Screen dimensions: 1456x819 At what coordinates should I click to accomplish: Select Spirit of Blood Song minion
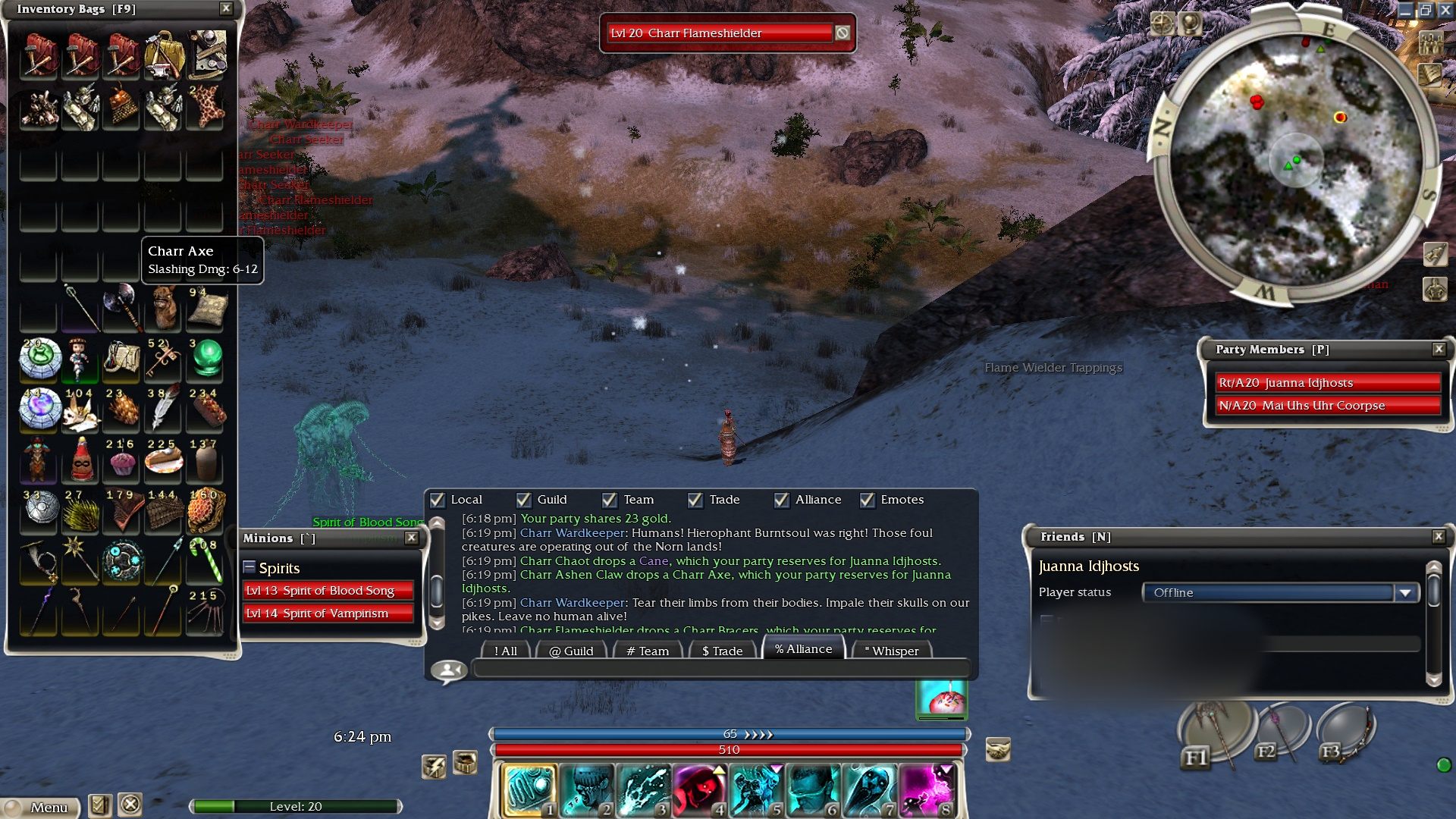coord(328,590)
